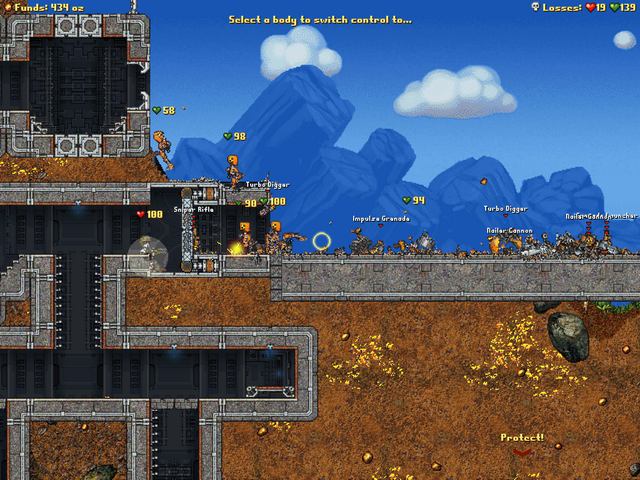Screen dimensions: 640x480
Task: Switch control to the dummy with 58 health
Action: pyautogui.click(x=163, y=146)
